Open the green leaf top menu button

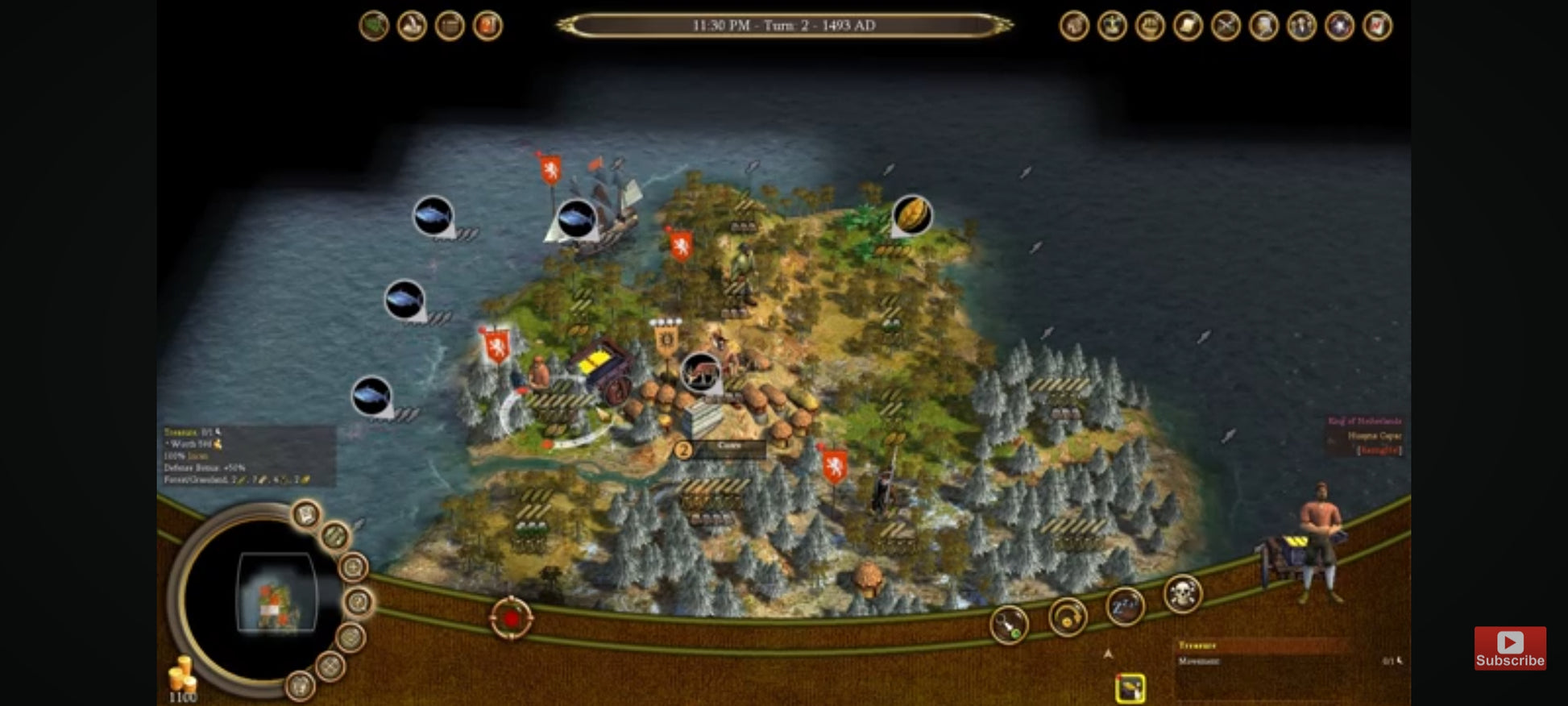374,26
